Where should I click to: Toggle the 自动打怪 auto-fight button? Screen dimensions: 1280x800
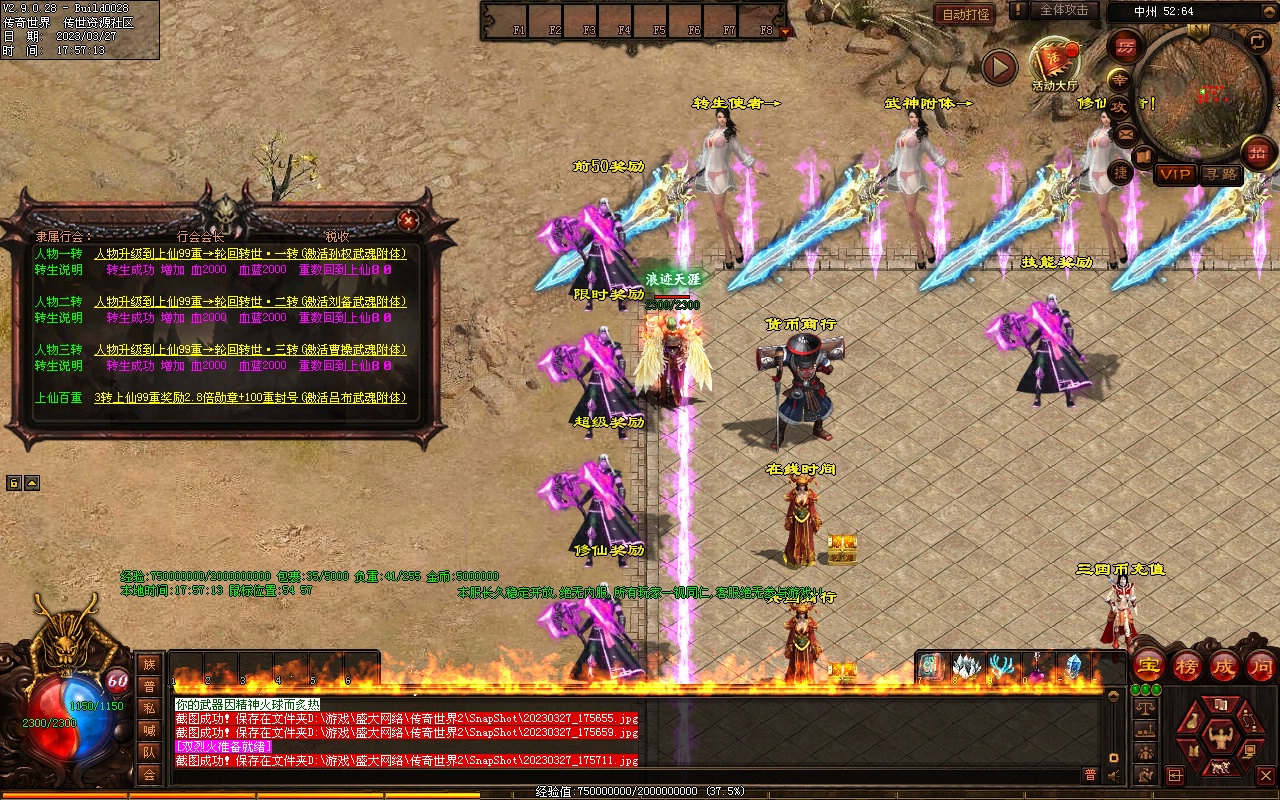[965, 14]
